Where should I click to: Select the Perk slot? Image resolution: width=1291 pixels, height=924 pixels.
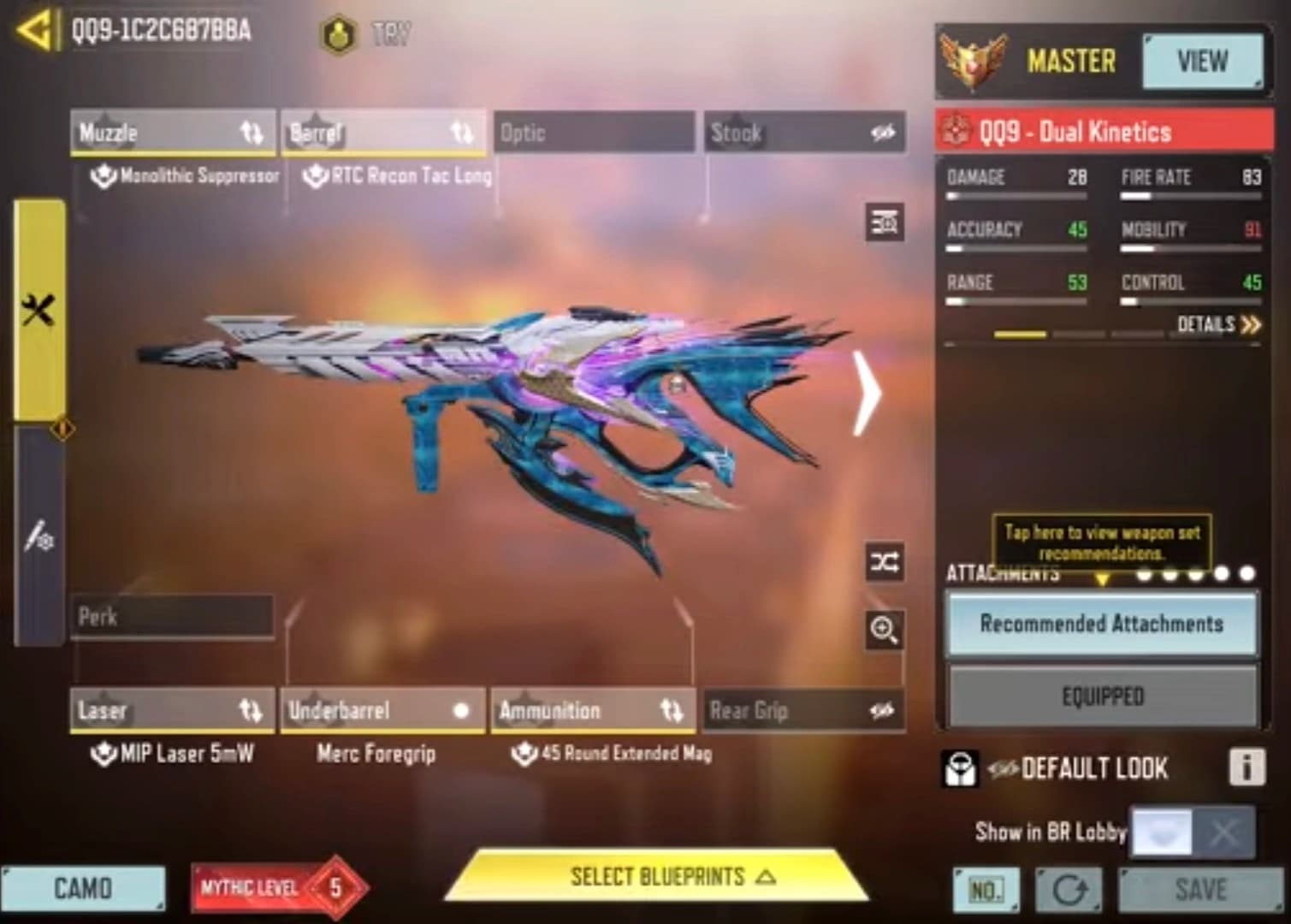coord(171,616)
